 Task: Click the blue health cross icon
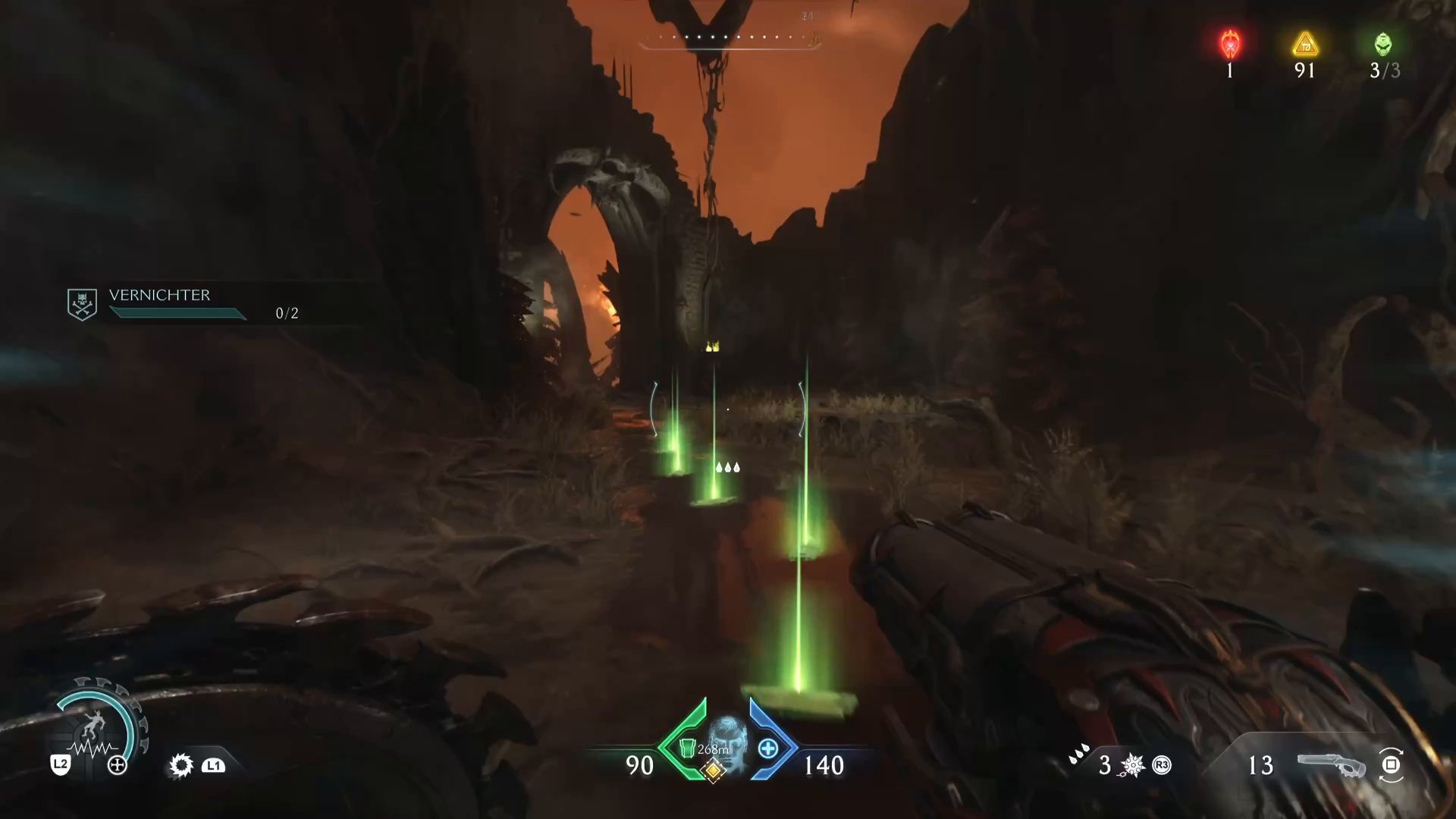tap(768, 748)
